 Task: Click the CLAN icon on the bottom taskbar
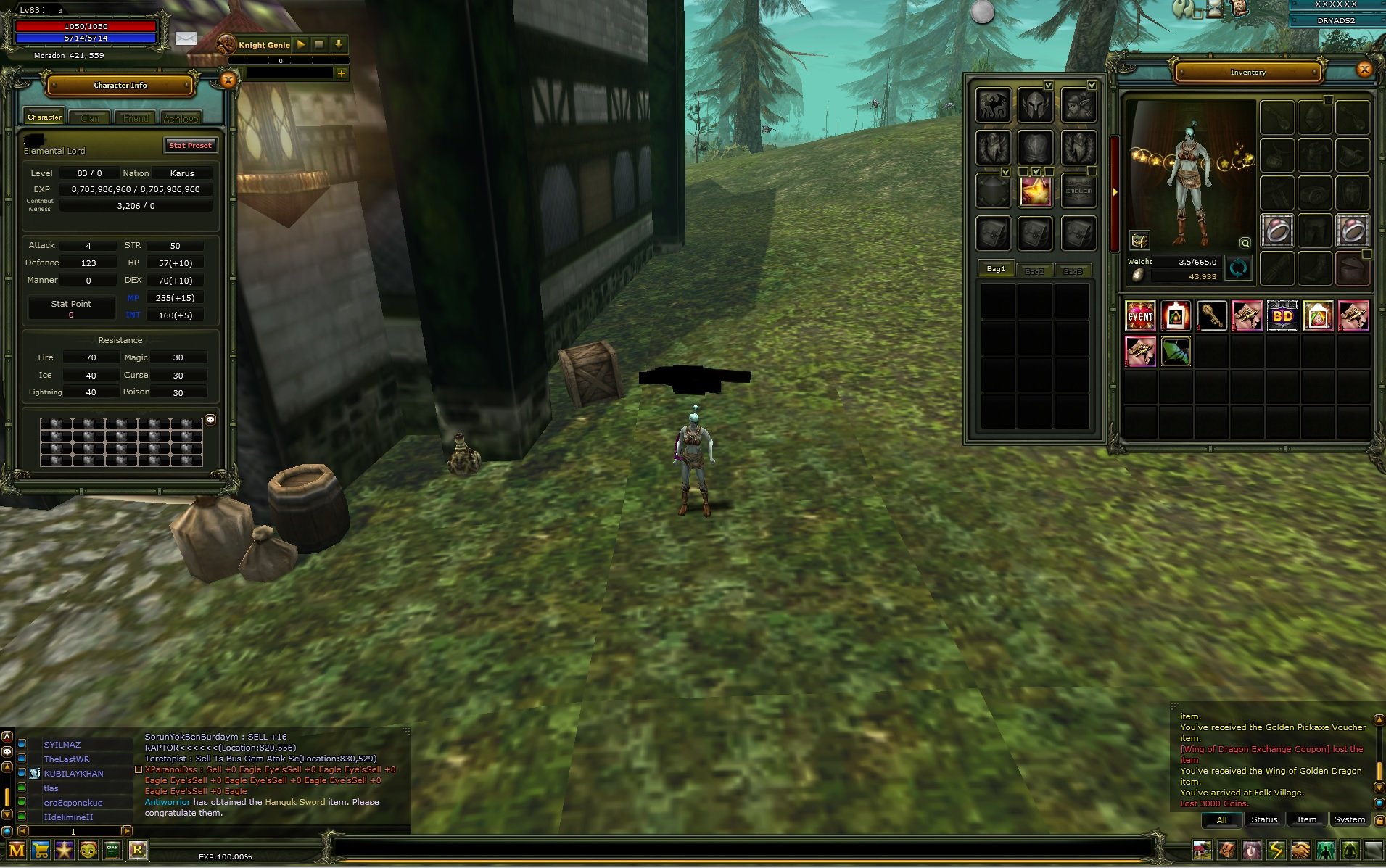pos(112,850)
